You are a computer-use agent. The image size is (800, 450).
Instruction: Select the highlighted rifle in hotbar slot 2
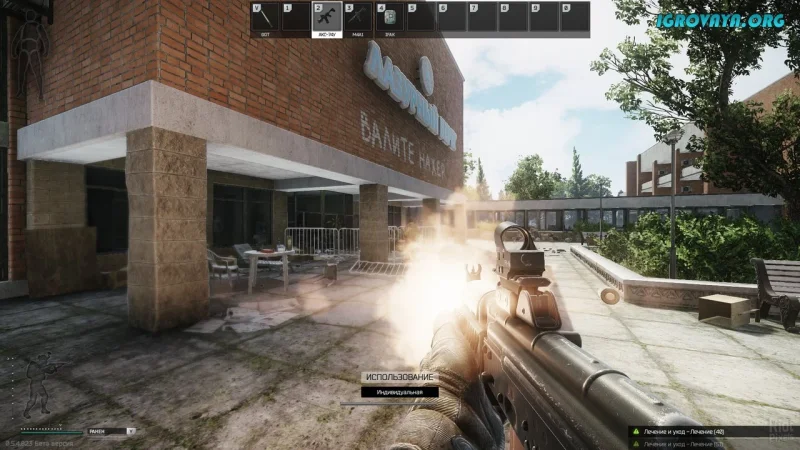click(327, 19)
